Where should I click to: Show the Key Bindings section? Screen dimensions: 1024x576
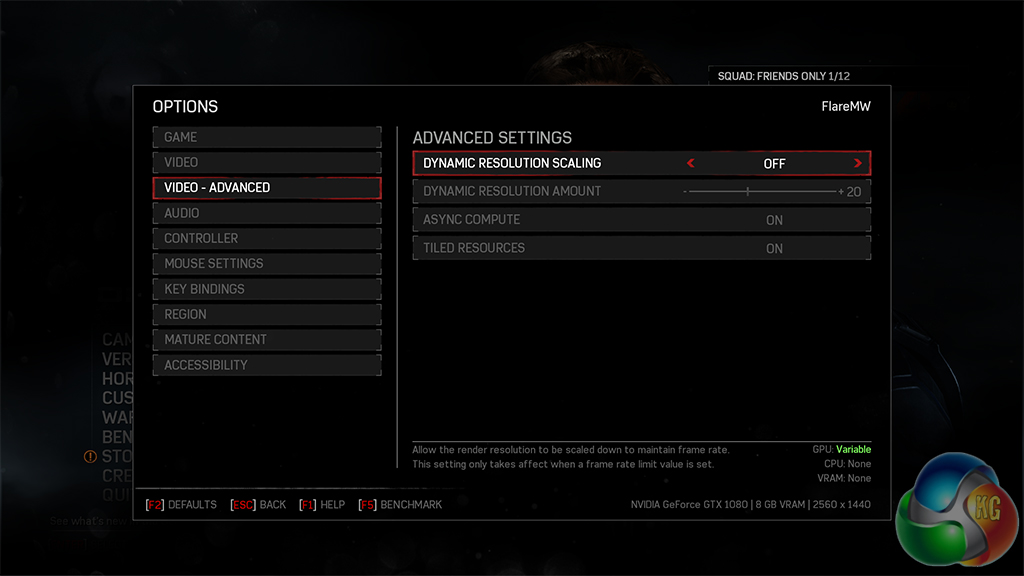[266, 289]
